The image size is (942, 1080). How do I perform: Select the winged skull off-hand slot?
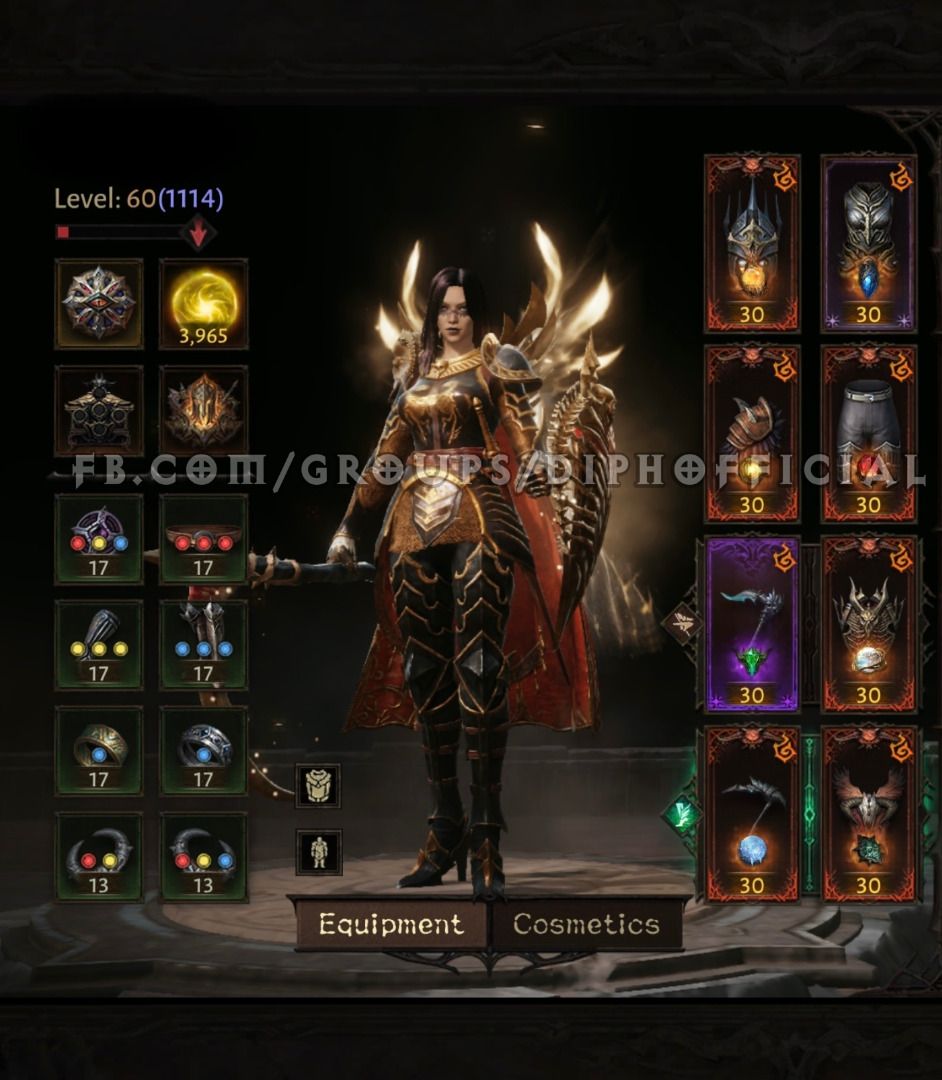click(868, 814)
